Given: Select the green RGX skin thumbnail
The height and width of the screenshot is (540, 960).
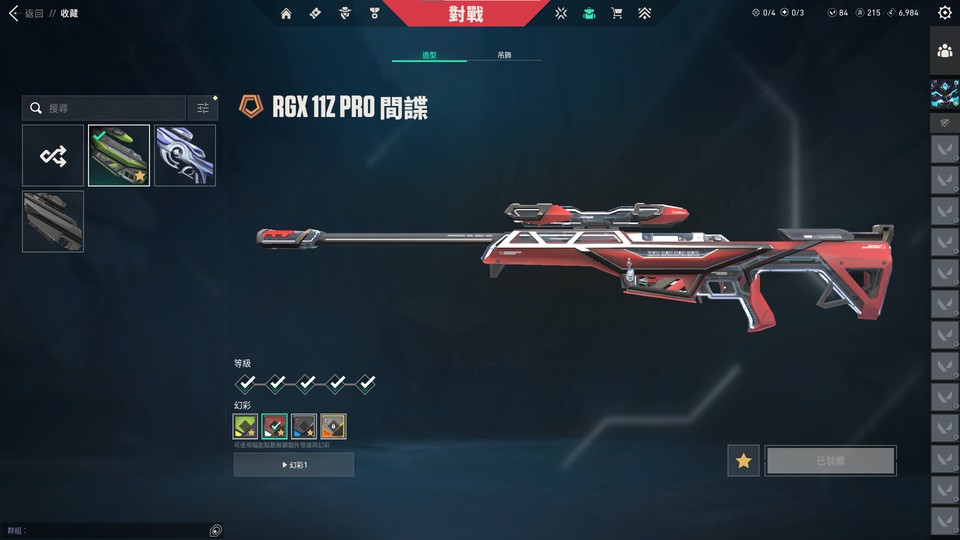Looking at the screenshot, I should (x=119, y=155).
